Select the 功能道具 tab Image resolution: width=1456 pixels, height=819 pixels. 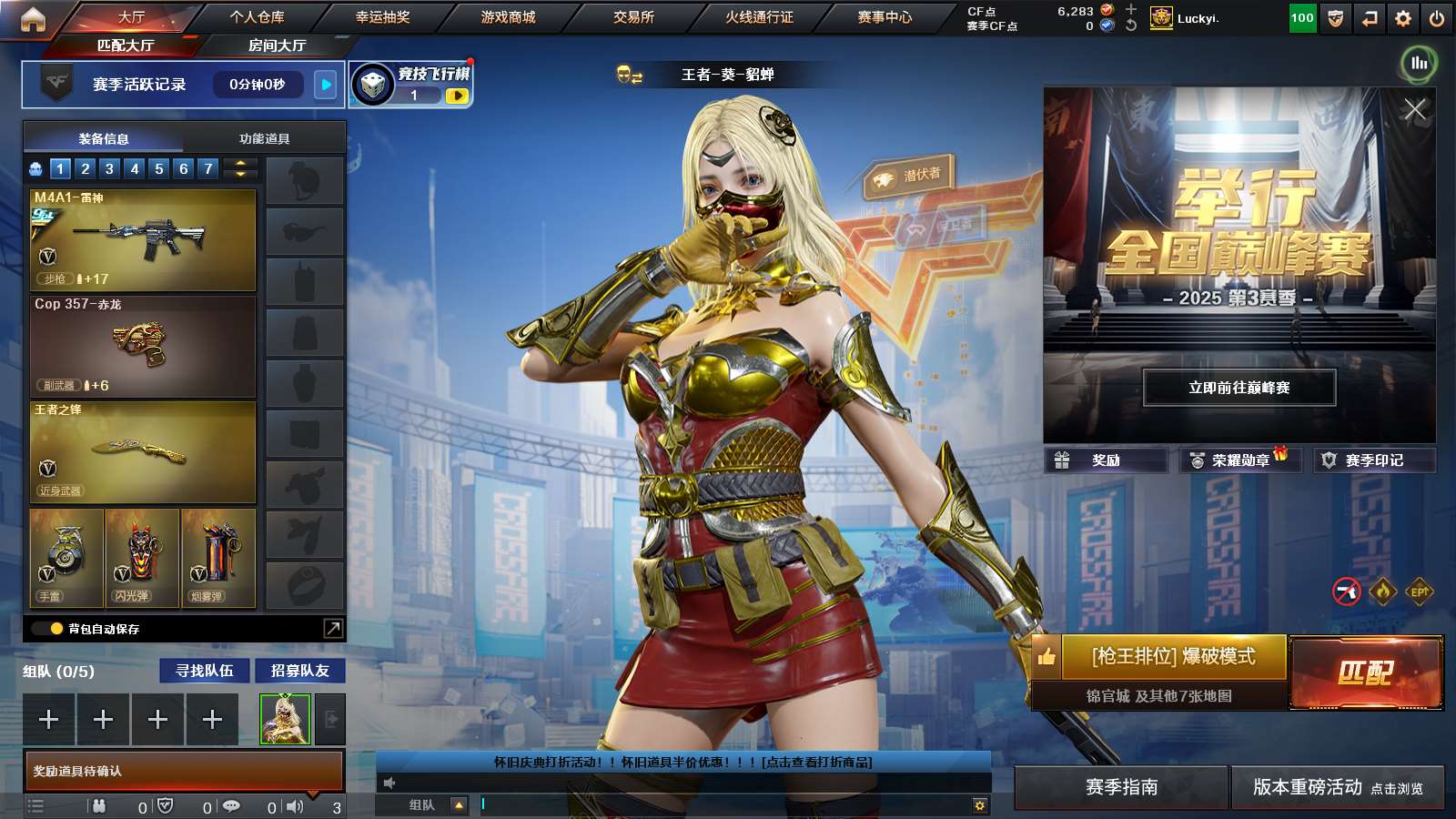tap(264, 139)
